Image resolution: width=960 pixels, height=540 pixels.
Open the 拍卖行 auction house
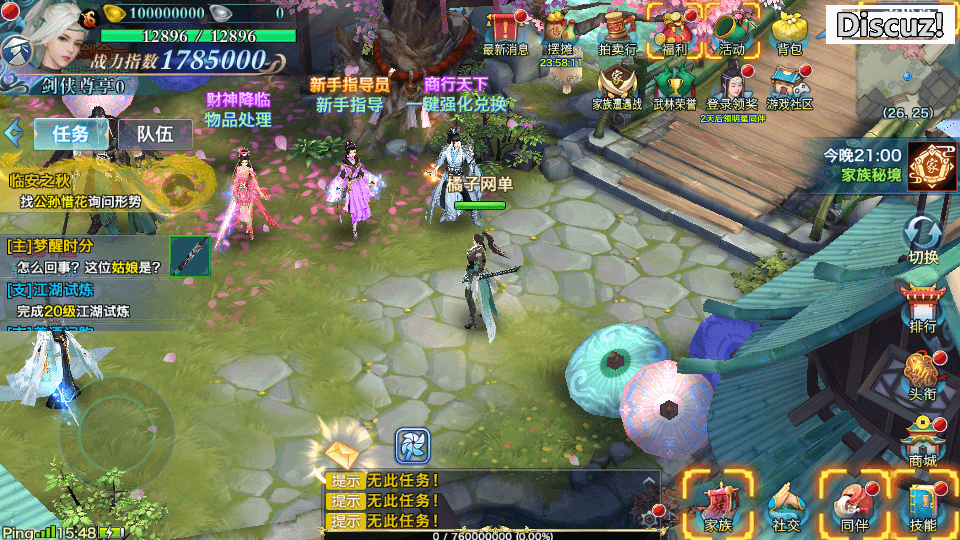pos(617,30)
